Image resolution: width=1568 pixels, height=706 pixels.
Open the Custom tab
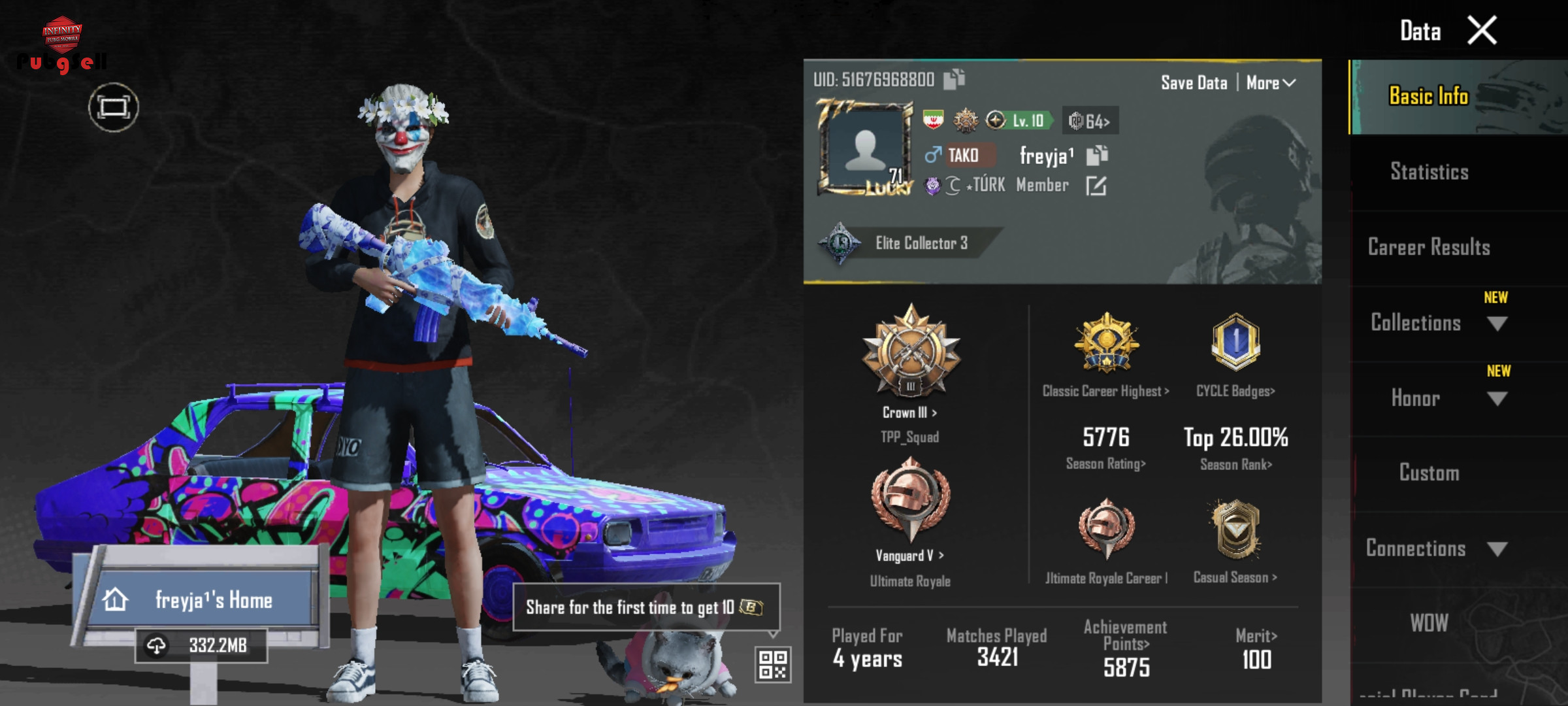coord(1429,473)
